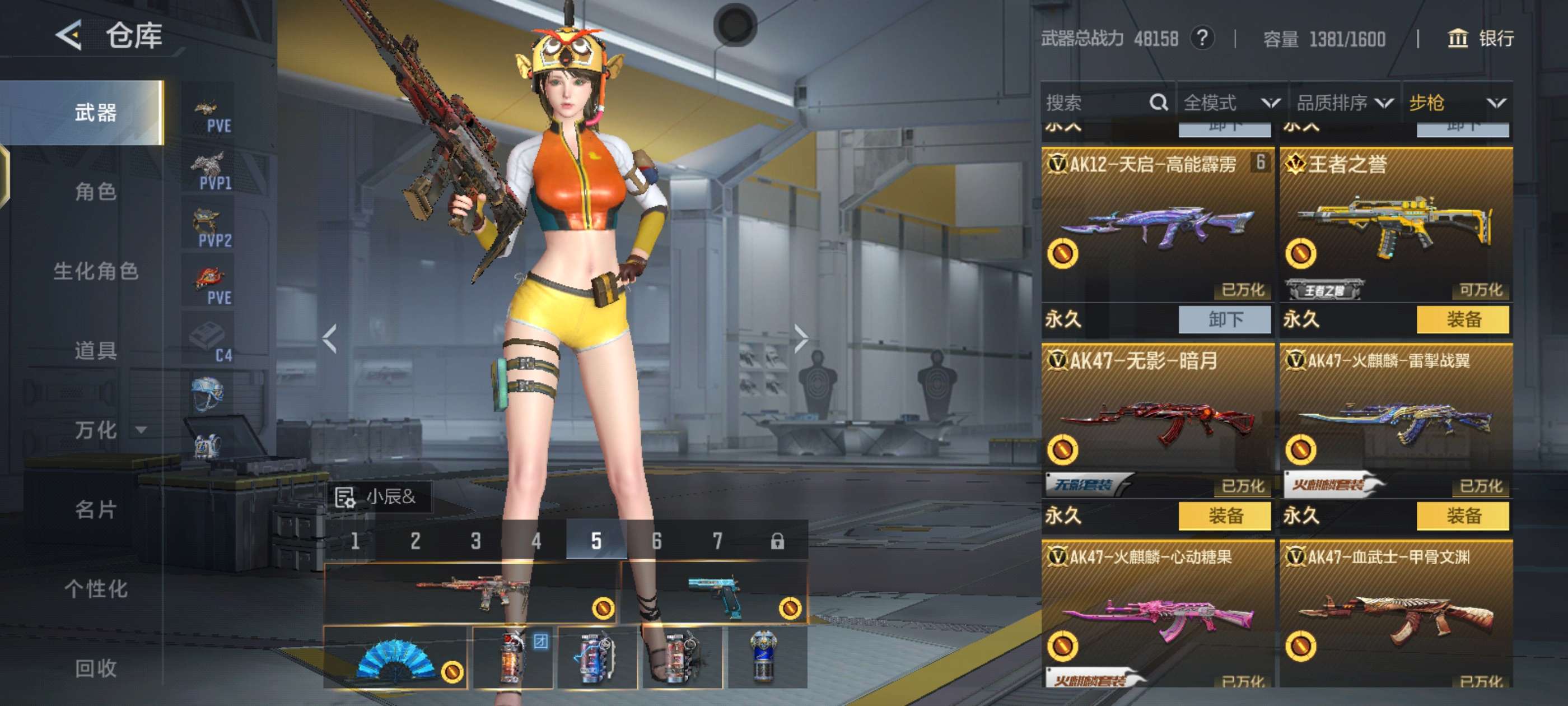This screenshot has height=706, width=1568.
Task: Select the blue fan melee weapon slot
Action: coord(396,658)
